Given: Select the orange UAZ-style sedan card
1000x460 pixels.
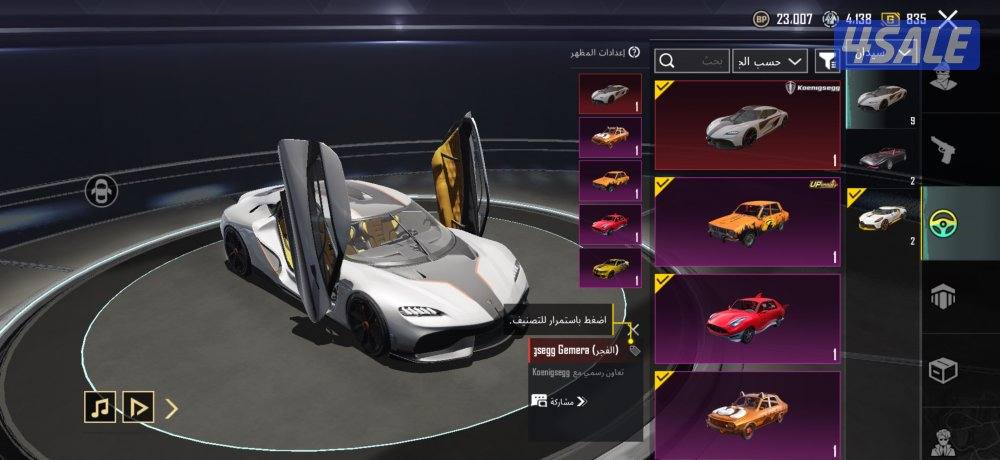Looking at the screenshot, I should coord(747,222).
